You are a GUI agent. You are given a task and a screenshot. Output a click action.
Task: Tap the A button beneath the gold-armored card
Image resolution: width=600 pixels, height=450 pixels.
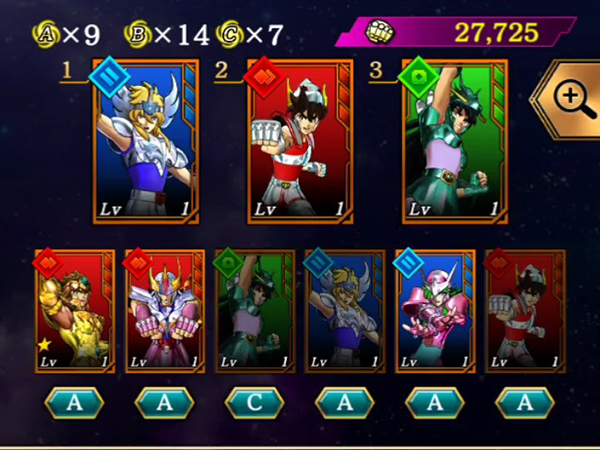pos(76,403)
